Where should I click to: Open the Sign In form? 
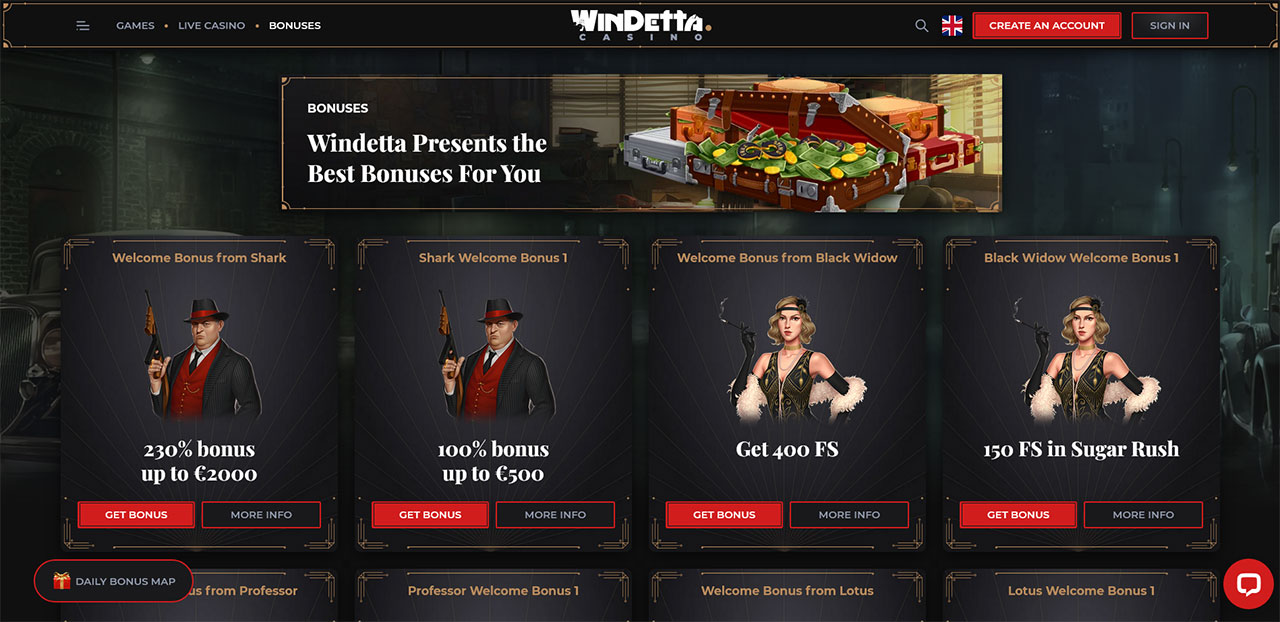(x=1169, y=26)
